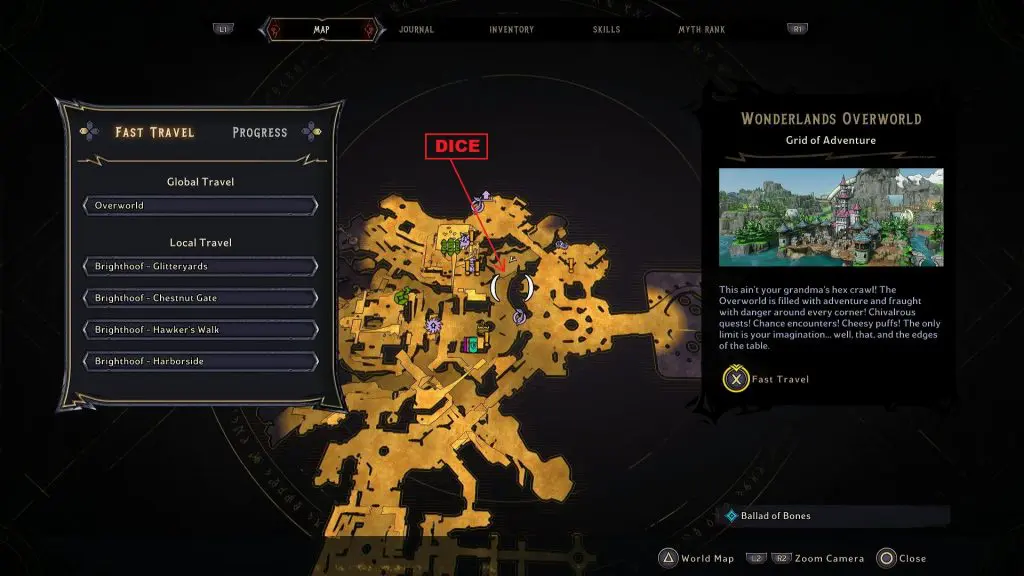Image resolution: width=1024 pixels, height=576 pixels.
Task: Select the Map tab
Action: [321, 30]
